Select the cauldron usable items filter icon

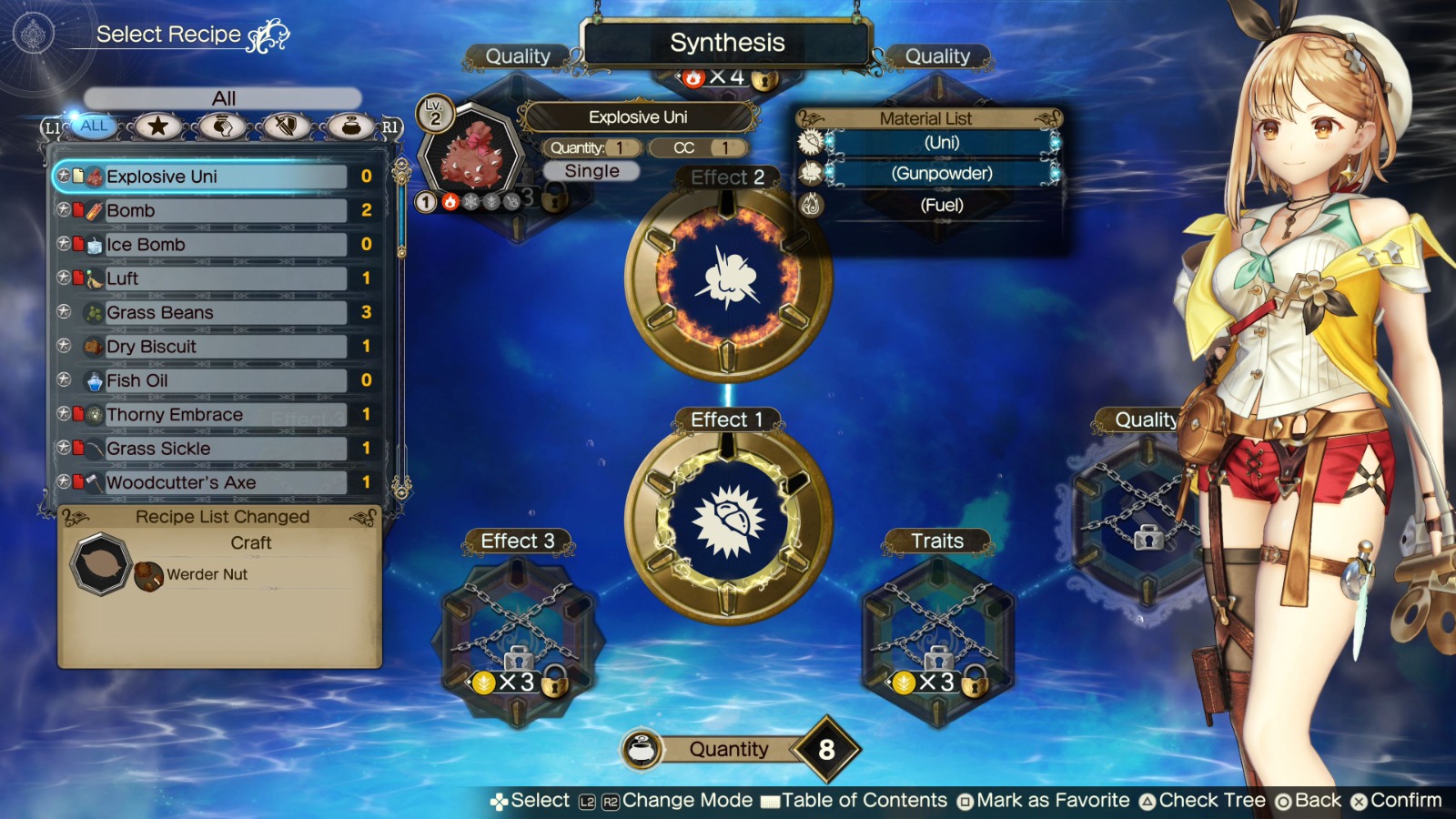click(x=350, y=126)
